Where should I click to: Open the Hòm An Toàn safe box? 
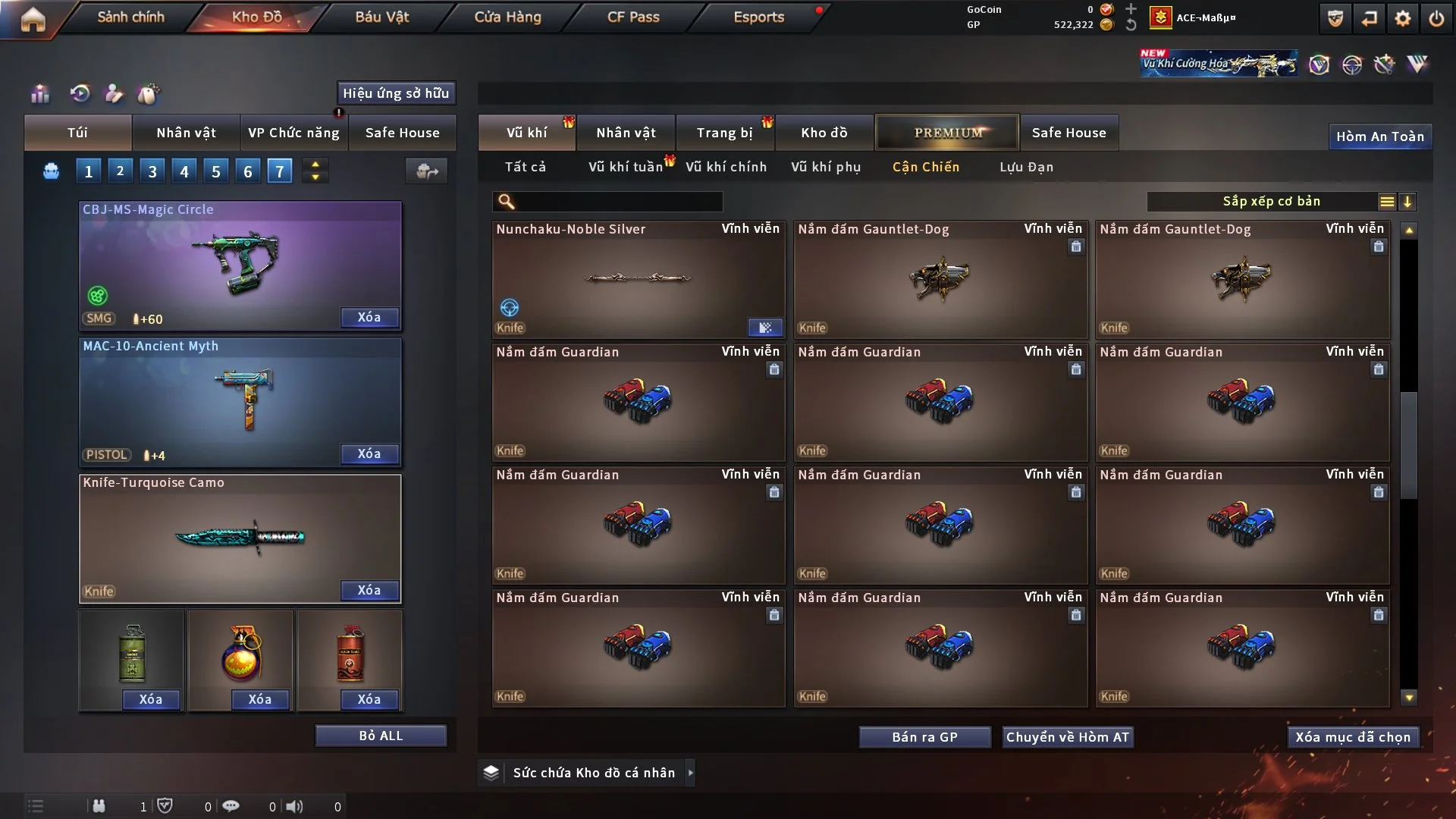coord(1379,136)
